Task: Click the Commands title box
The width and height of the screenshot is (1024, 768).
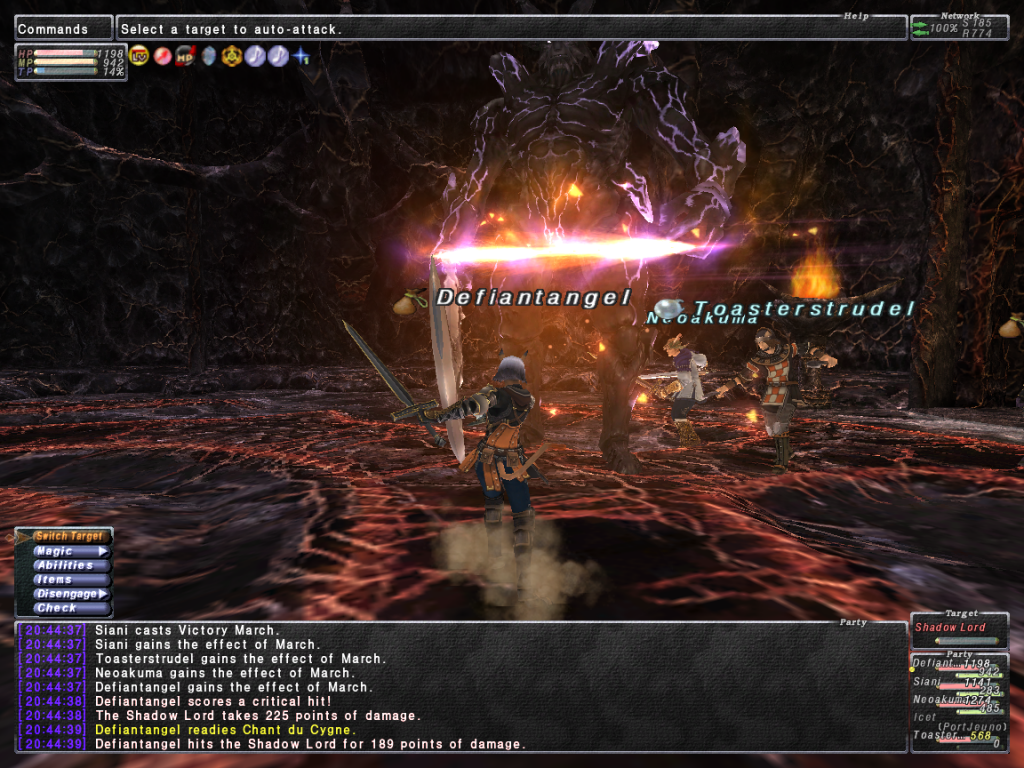Action: tap(62, 29)
